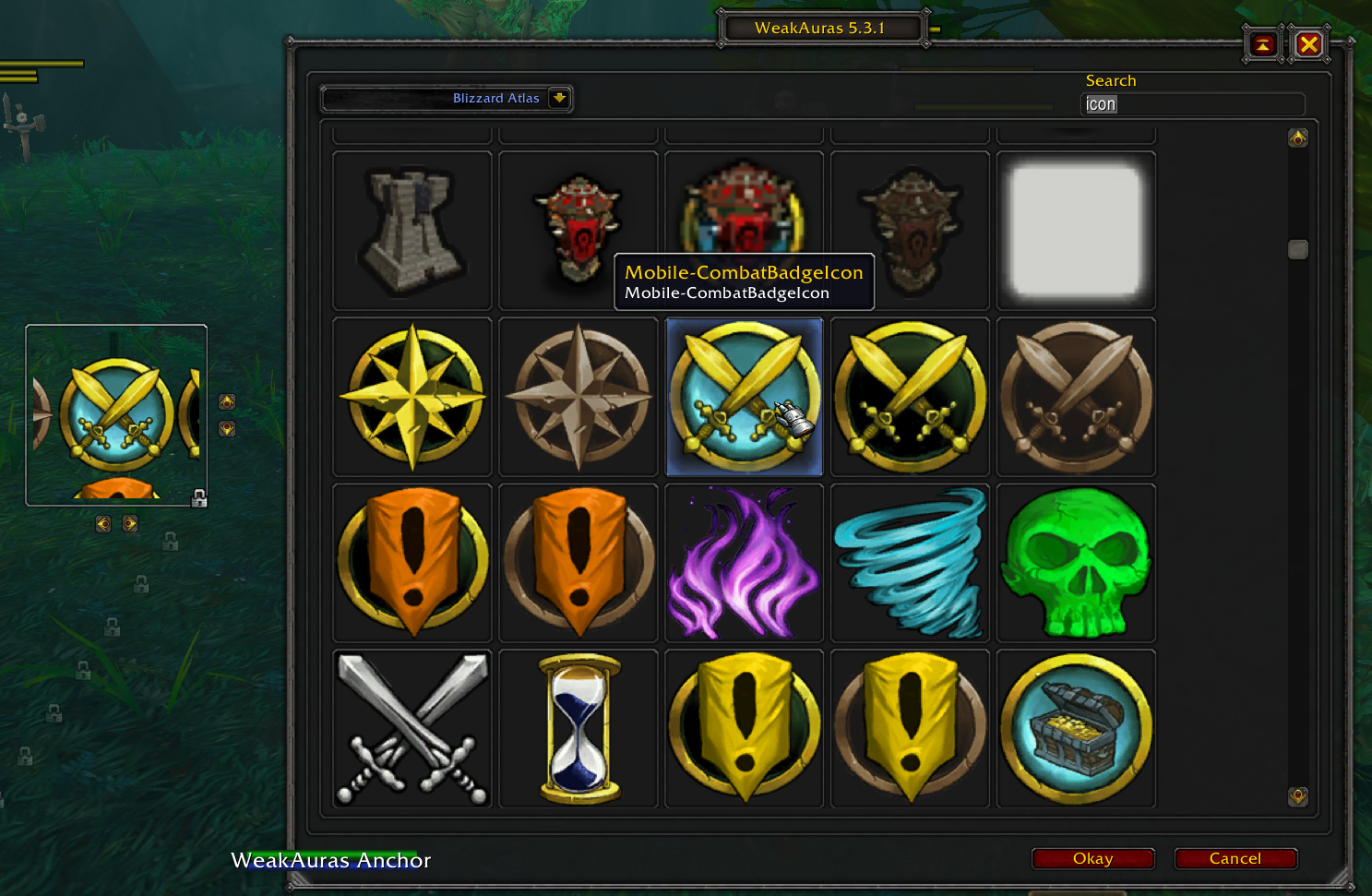The height and width of the screenshot is (896, 1372).
Task: Select the treasure chest icon
Action: click(x=1076, y=728)
